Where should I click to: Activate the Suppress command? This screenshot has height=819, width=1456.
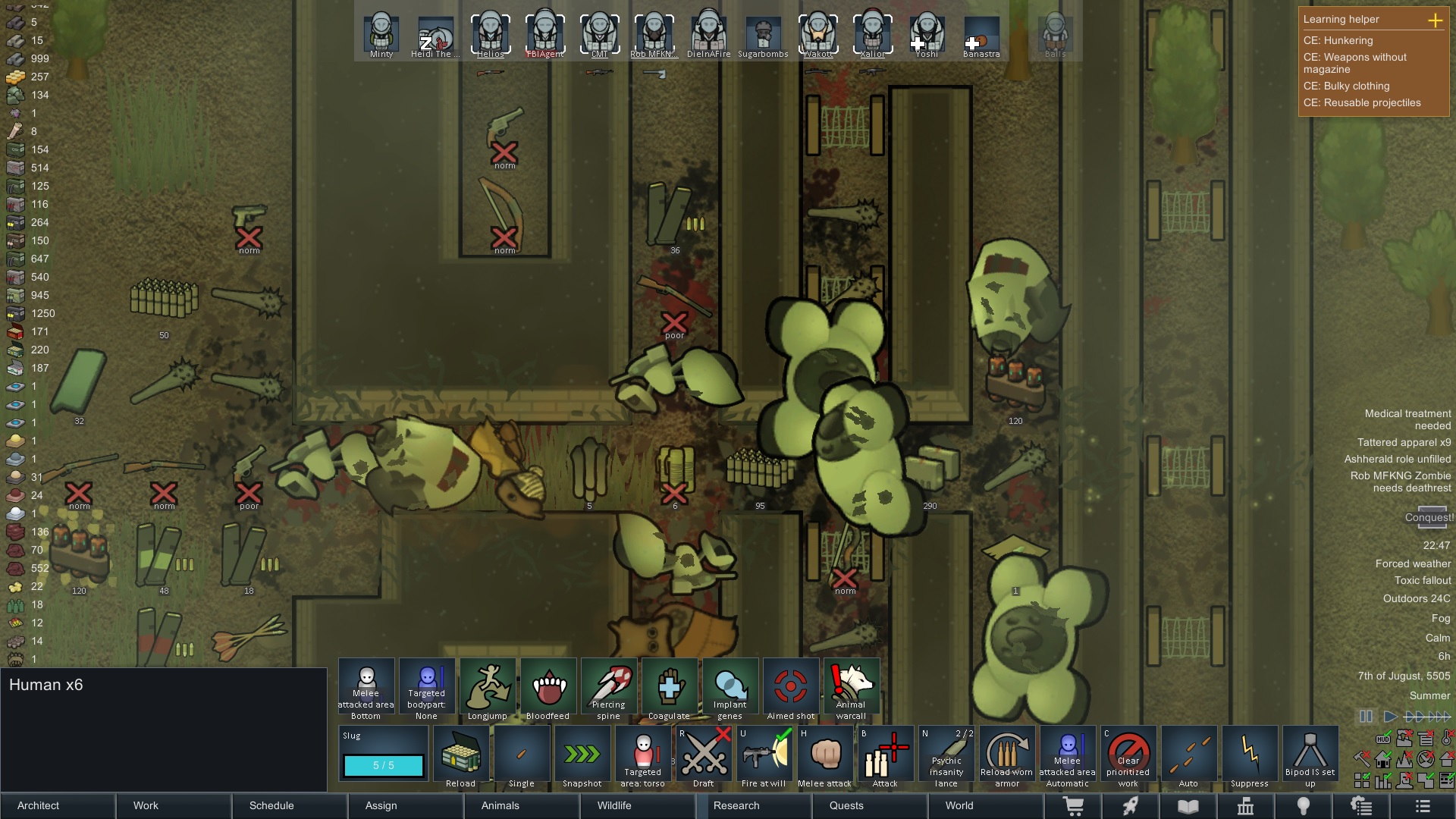1249,755
